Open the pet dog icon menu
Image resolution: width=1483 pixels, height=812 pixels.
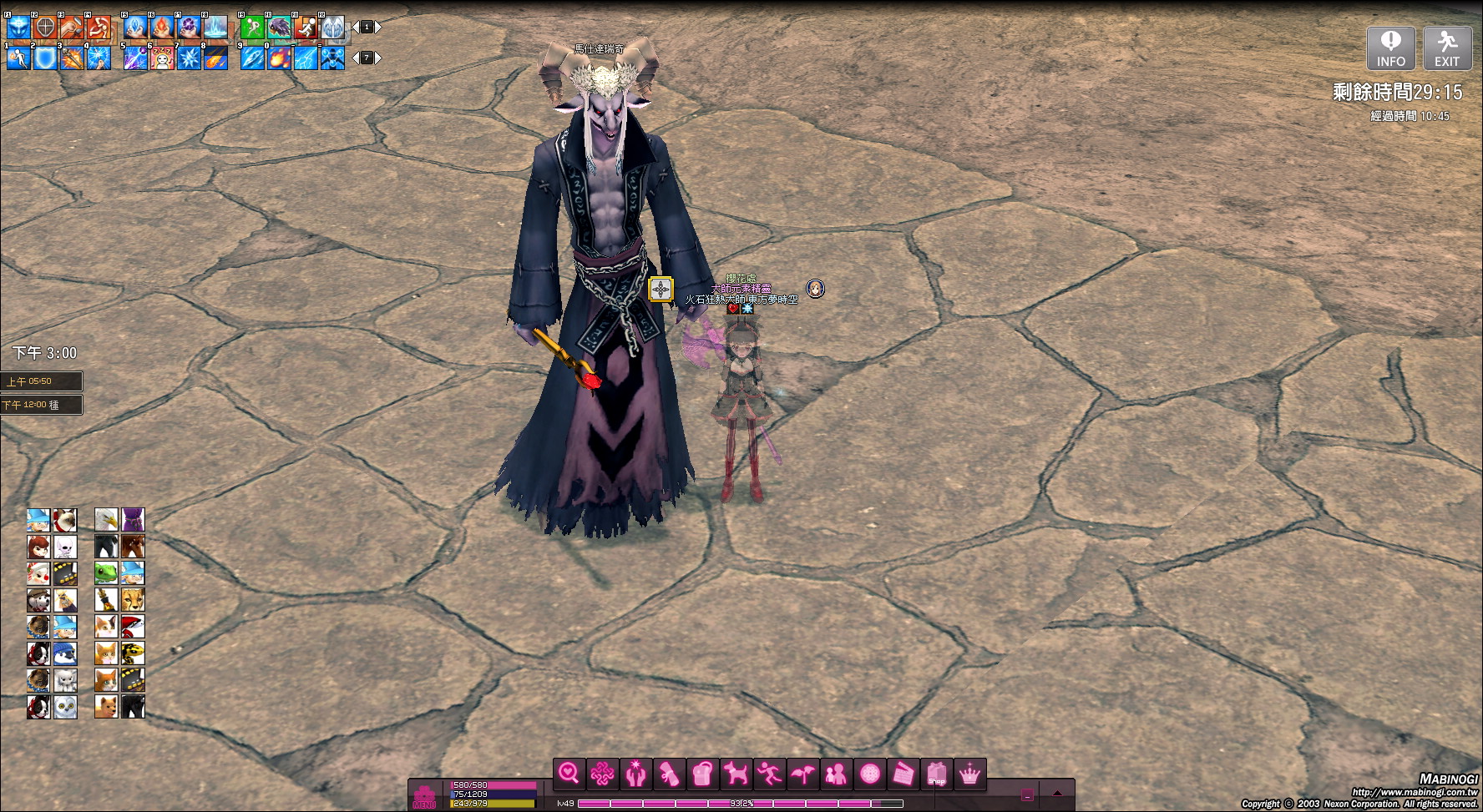[x=736, y=774]
